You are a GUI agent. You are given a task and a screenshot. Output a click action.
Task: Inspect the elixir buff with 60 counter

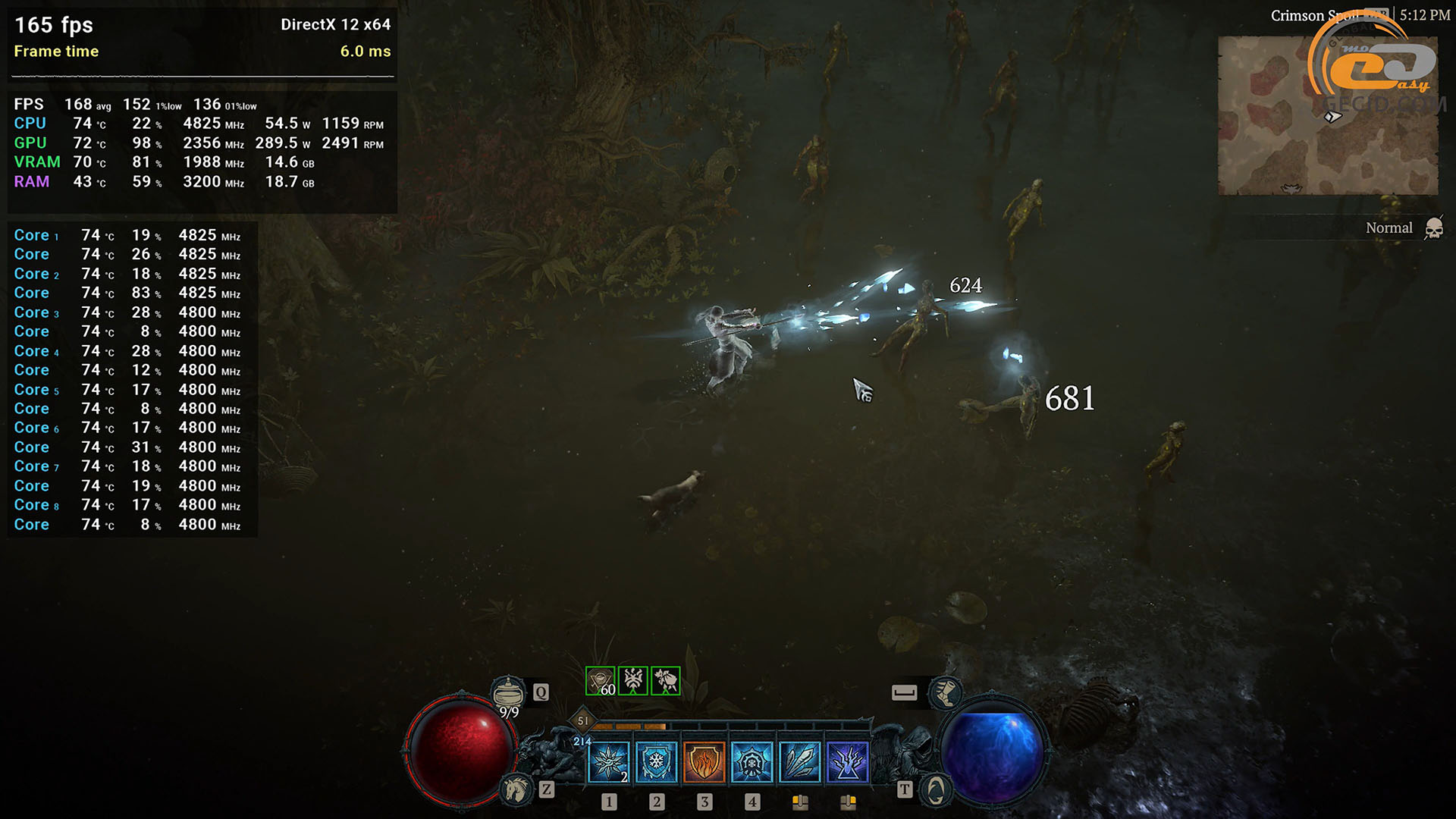coord(601,681)
